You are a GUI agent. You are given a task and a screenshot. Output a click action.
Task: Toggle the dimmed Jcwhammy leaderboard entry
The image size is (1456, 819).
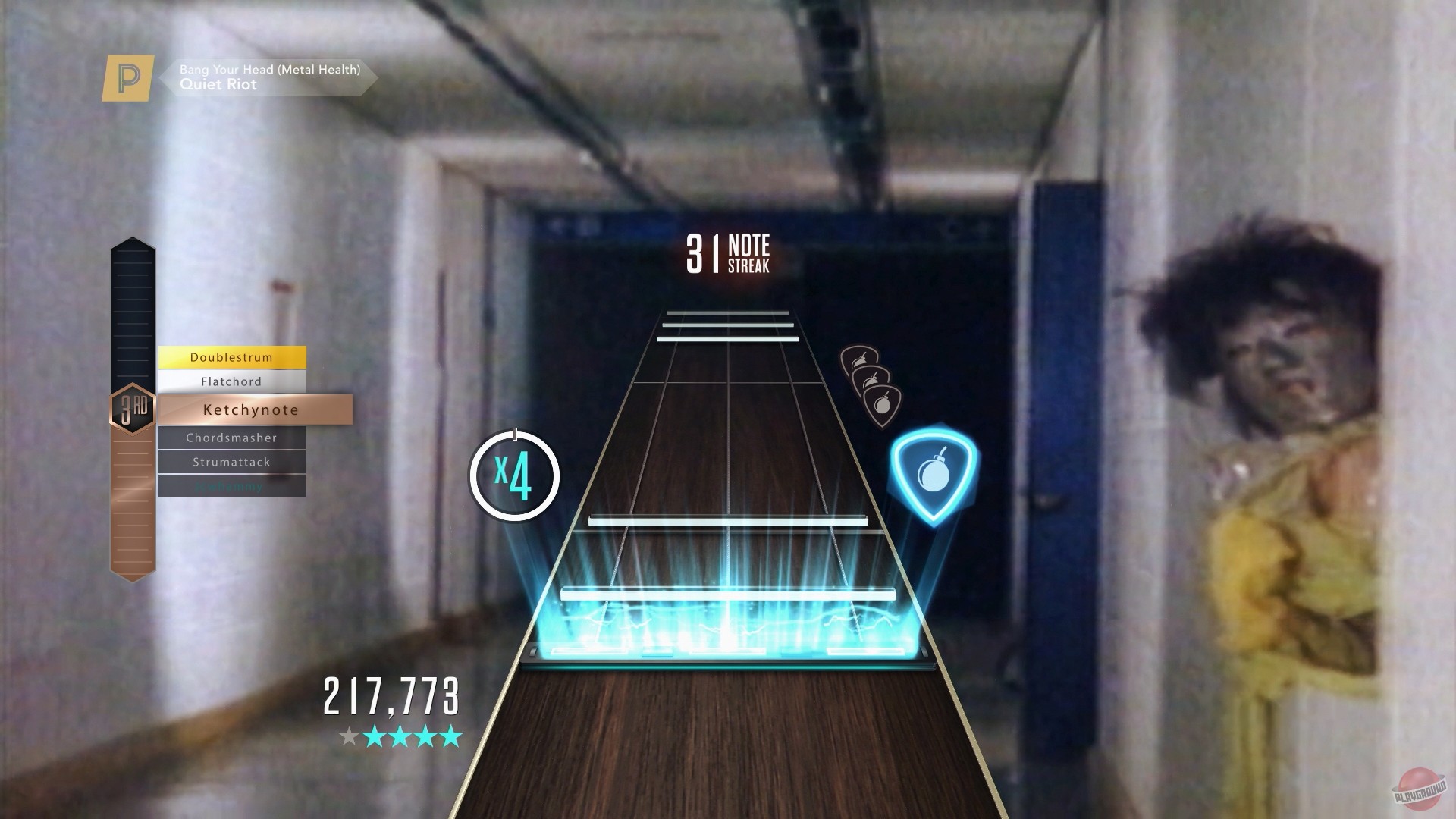point(231,486)
